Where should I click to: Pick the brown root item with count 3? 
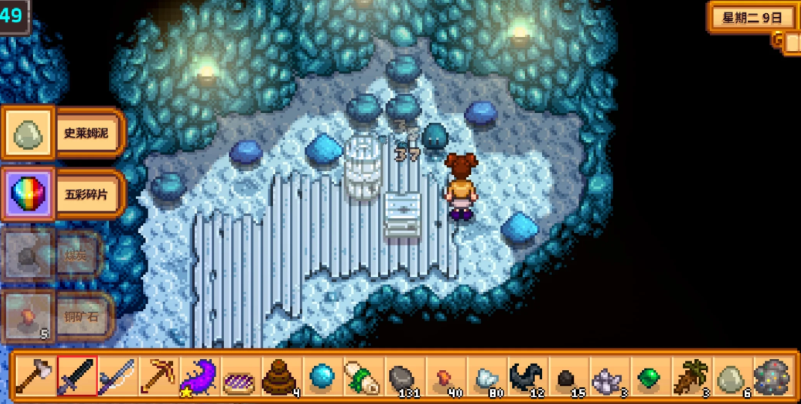pos(690,377)
